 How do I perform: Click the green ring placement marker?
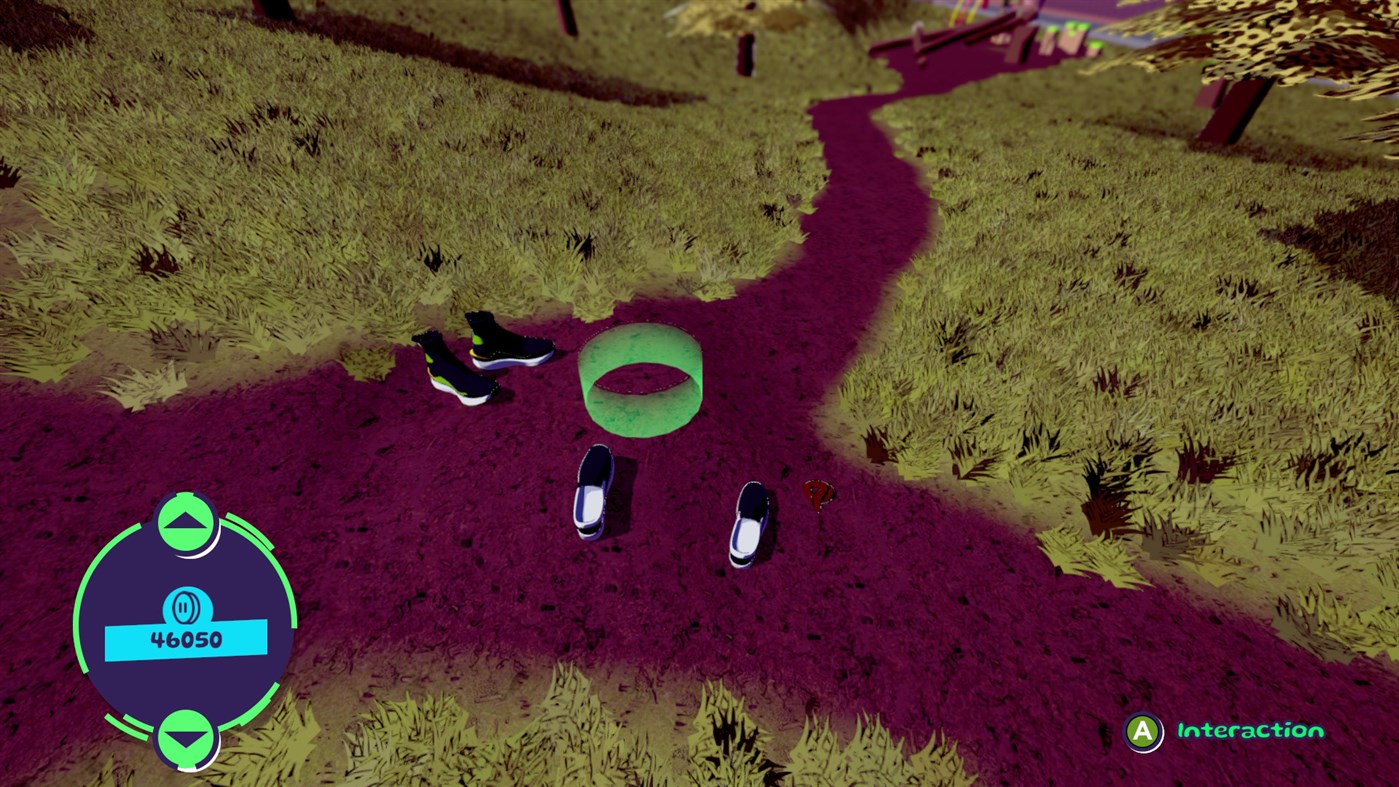point(640,380)
